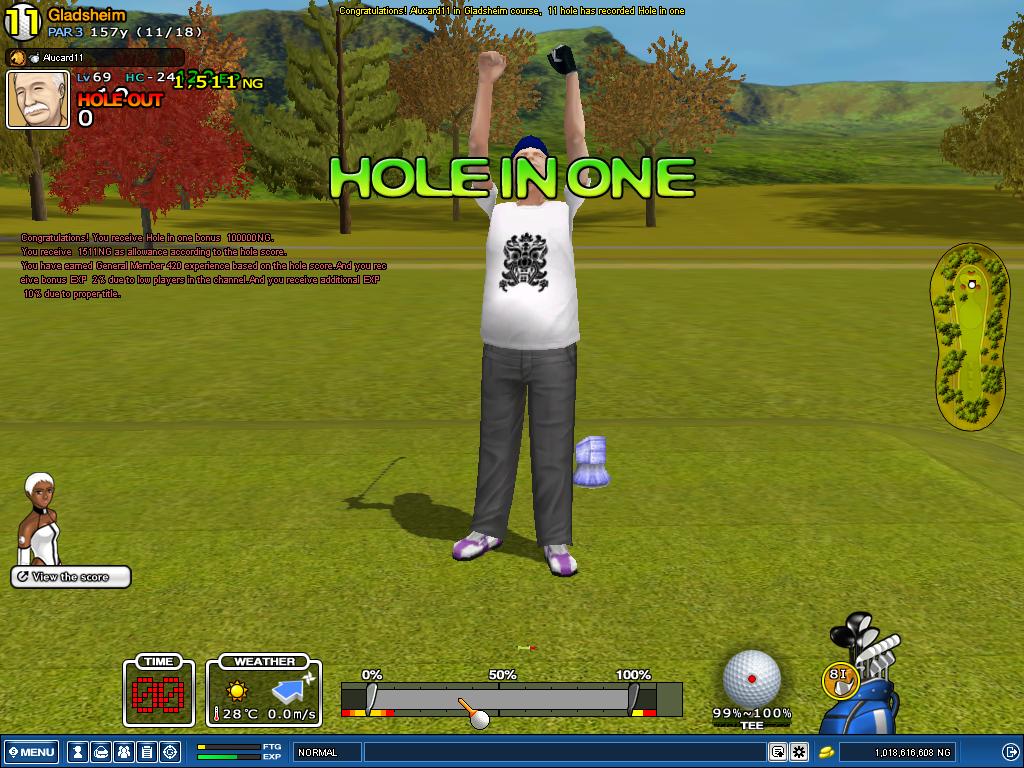Click the old man player portrait
The height and width of the screenshot is (768, 1024).
38,99
